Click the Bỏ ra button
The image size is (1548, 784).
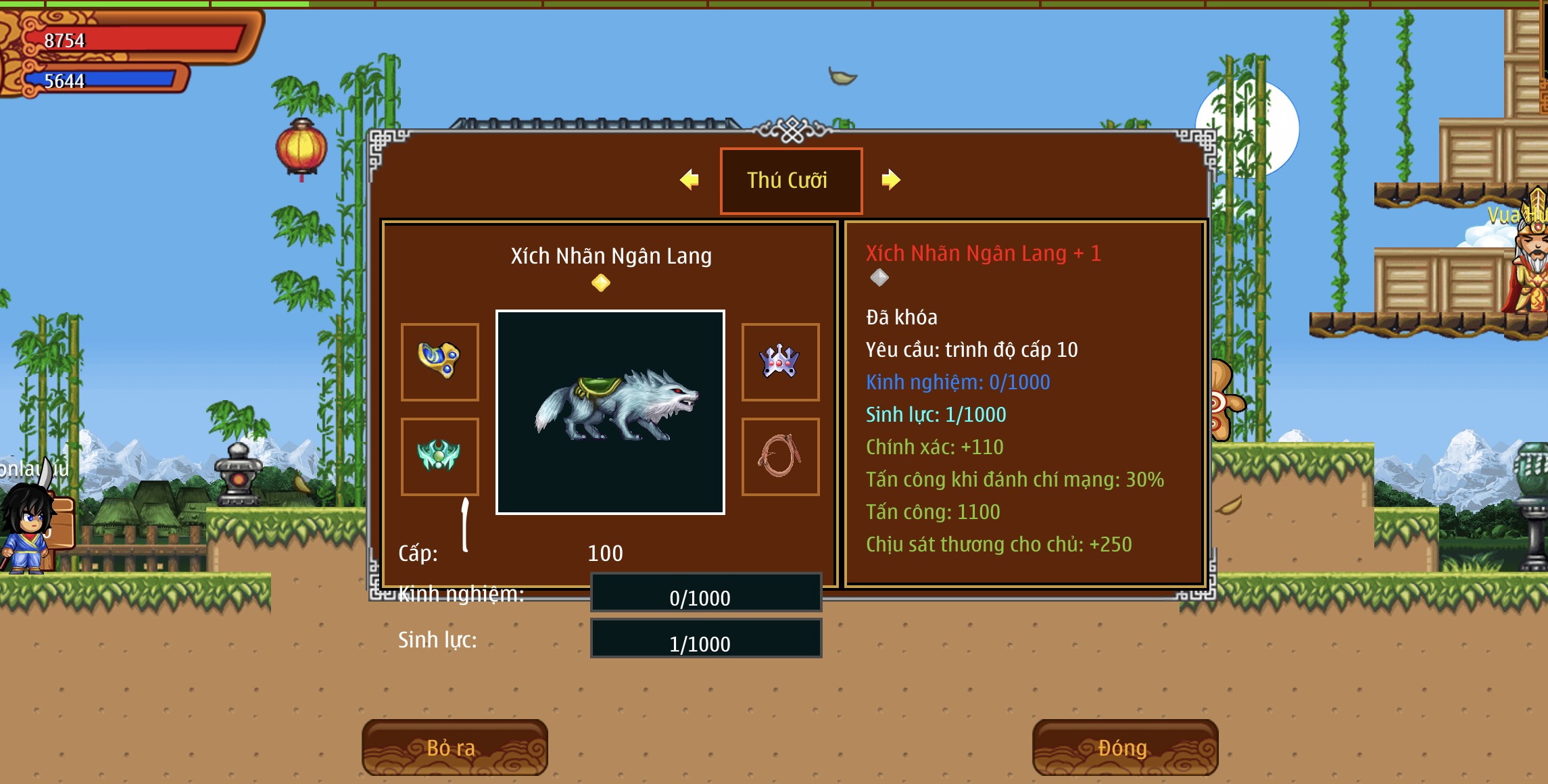[x=455, y=747]
